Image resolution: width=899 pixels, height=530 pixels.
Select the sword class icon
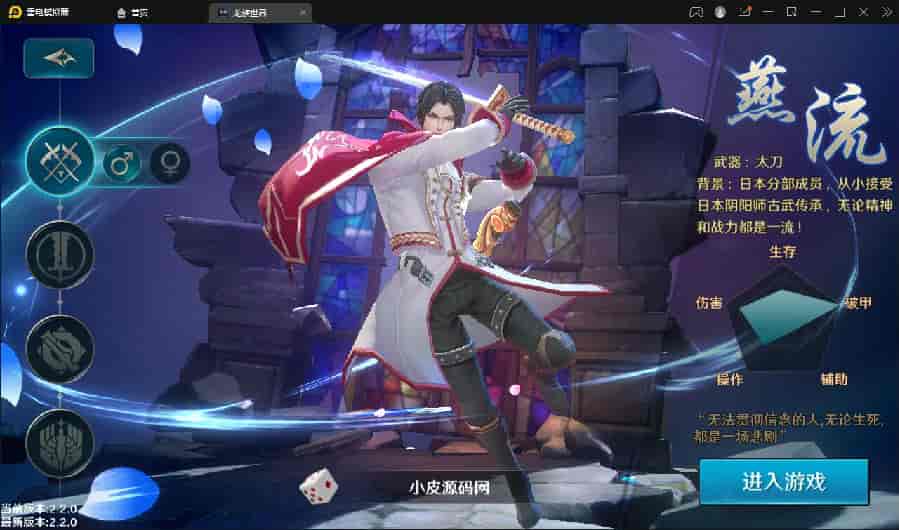coord(59,255)
